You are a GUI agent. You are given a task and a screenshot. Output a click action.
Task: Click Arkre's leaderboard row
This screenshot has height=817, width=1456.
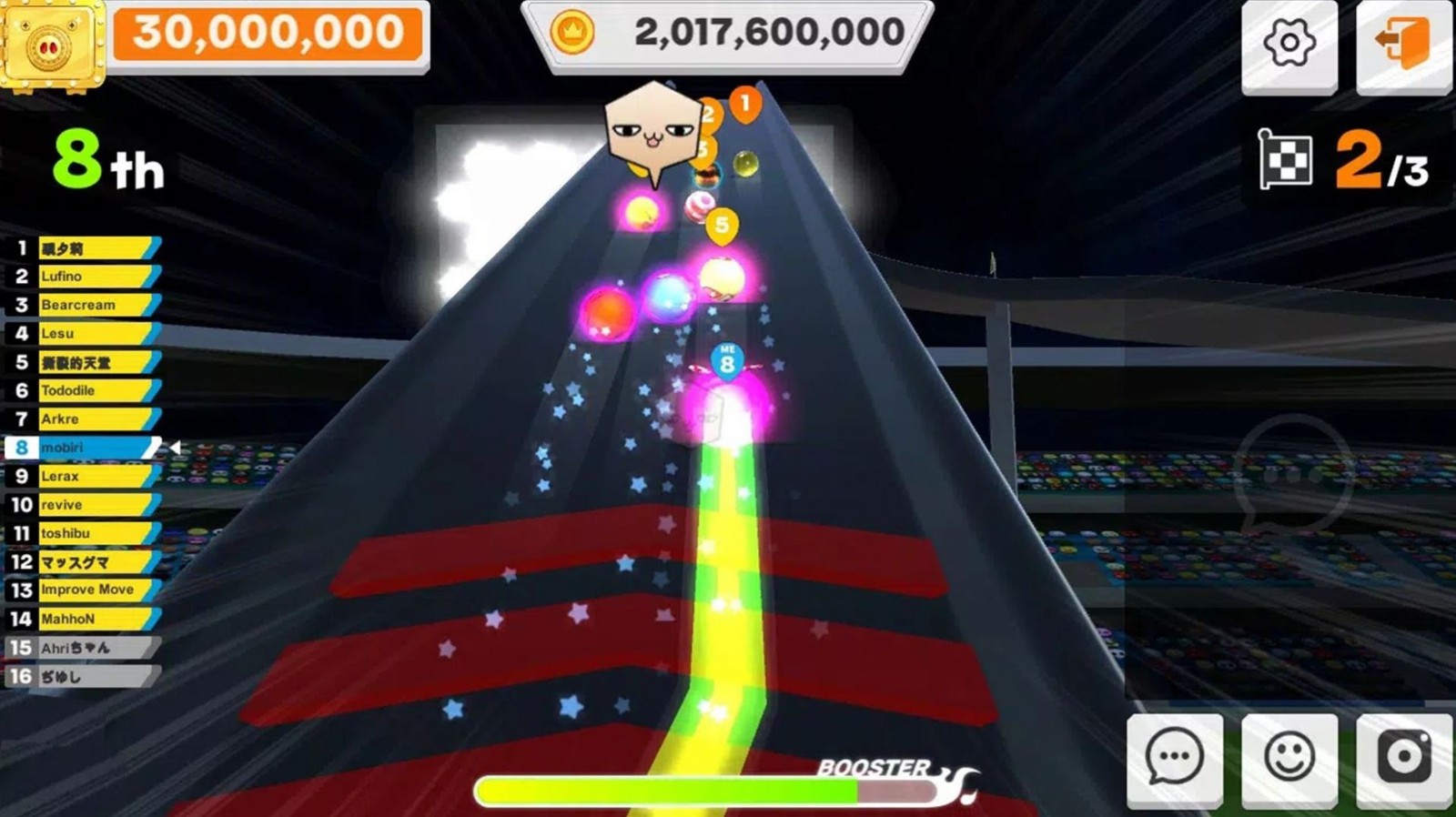(x=91, y=419)
